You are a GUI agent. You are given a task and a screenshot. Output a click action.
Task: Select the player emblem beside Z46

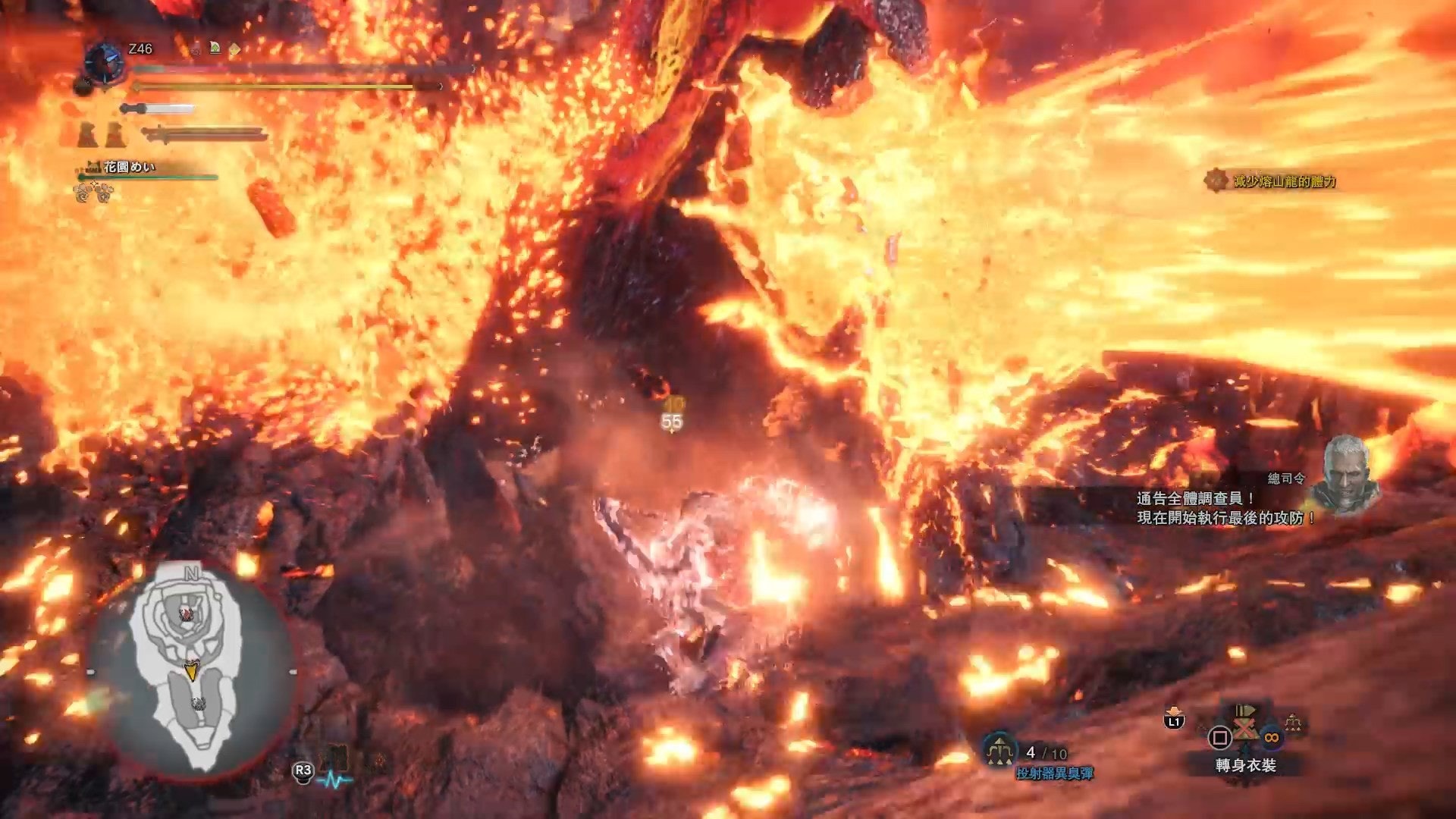104,62
